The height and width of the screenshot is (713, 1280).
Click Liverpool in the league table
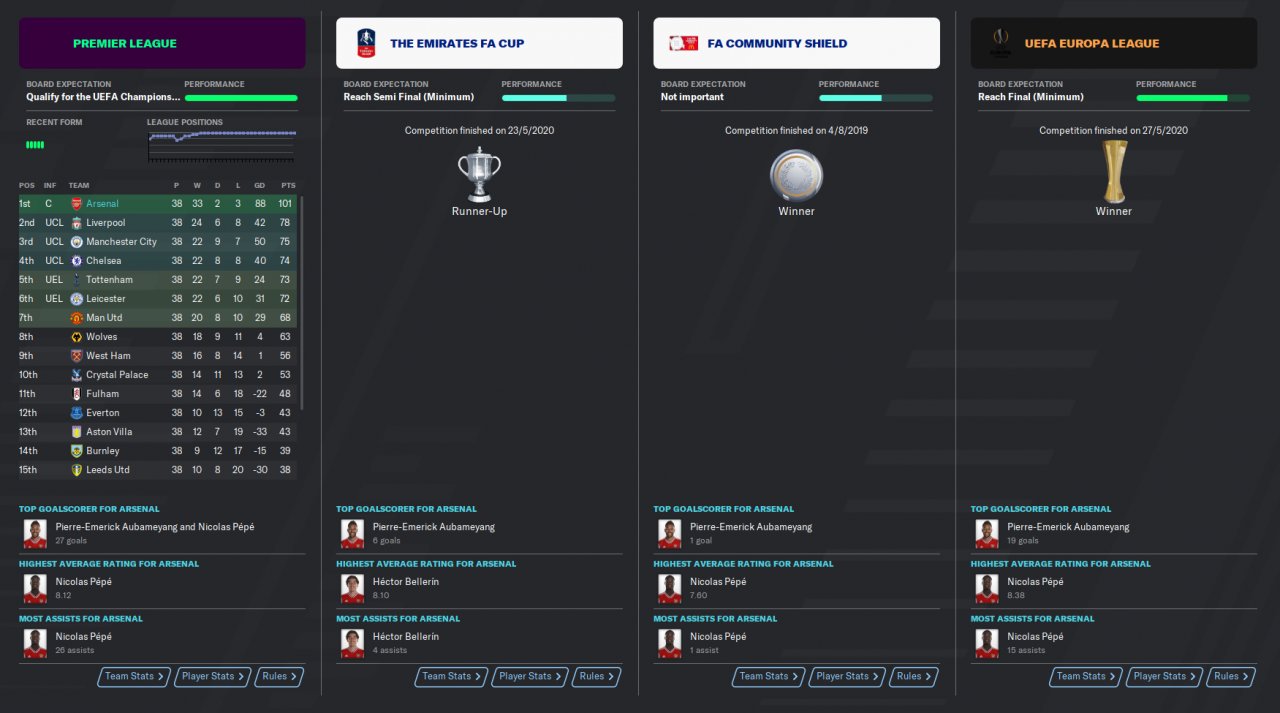coord(106,223)
